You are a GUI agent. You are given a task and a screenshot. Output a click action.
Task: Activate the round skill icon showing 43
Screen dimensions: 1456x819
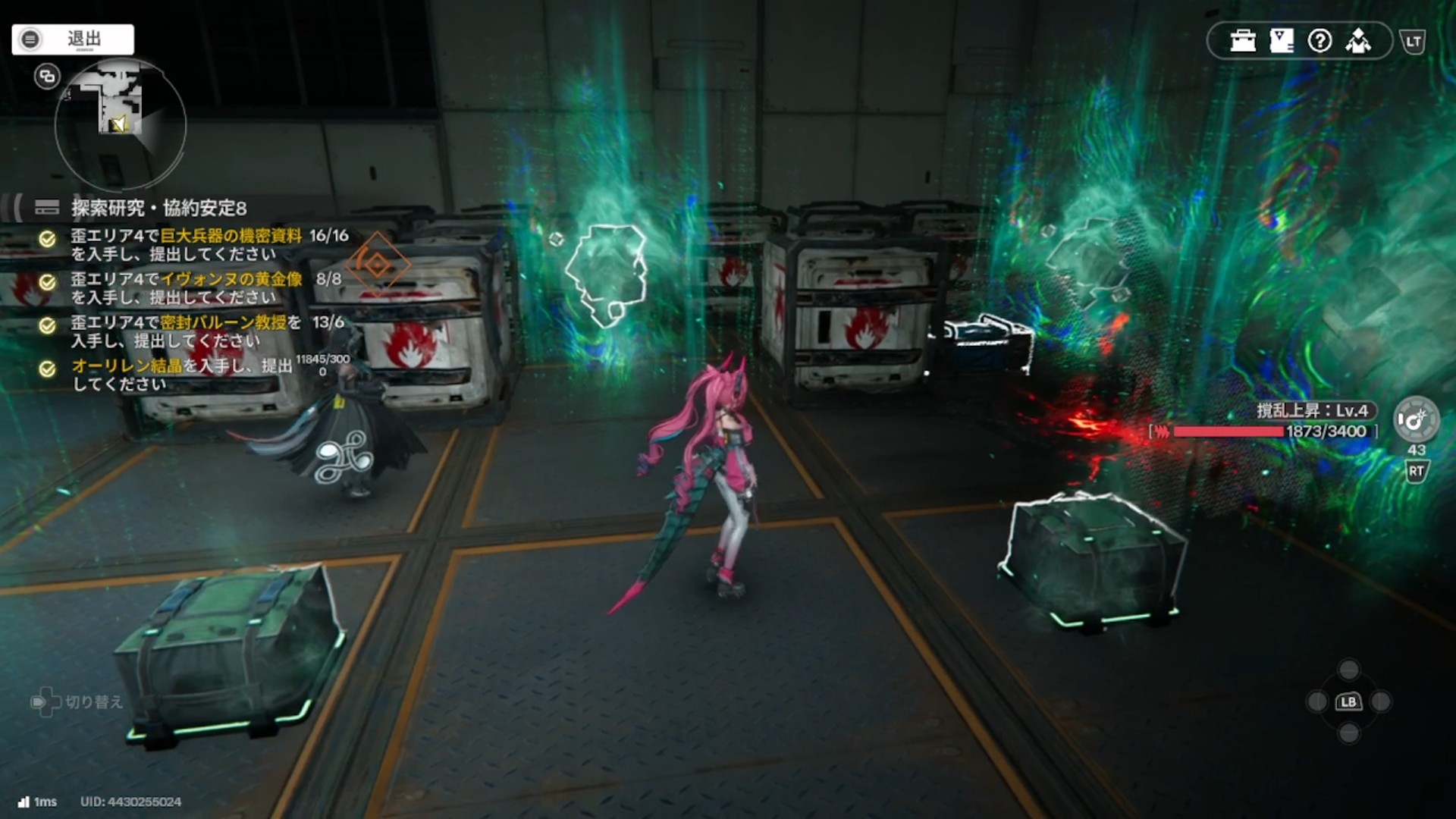[x=1415, y=420]
